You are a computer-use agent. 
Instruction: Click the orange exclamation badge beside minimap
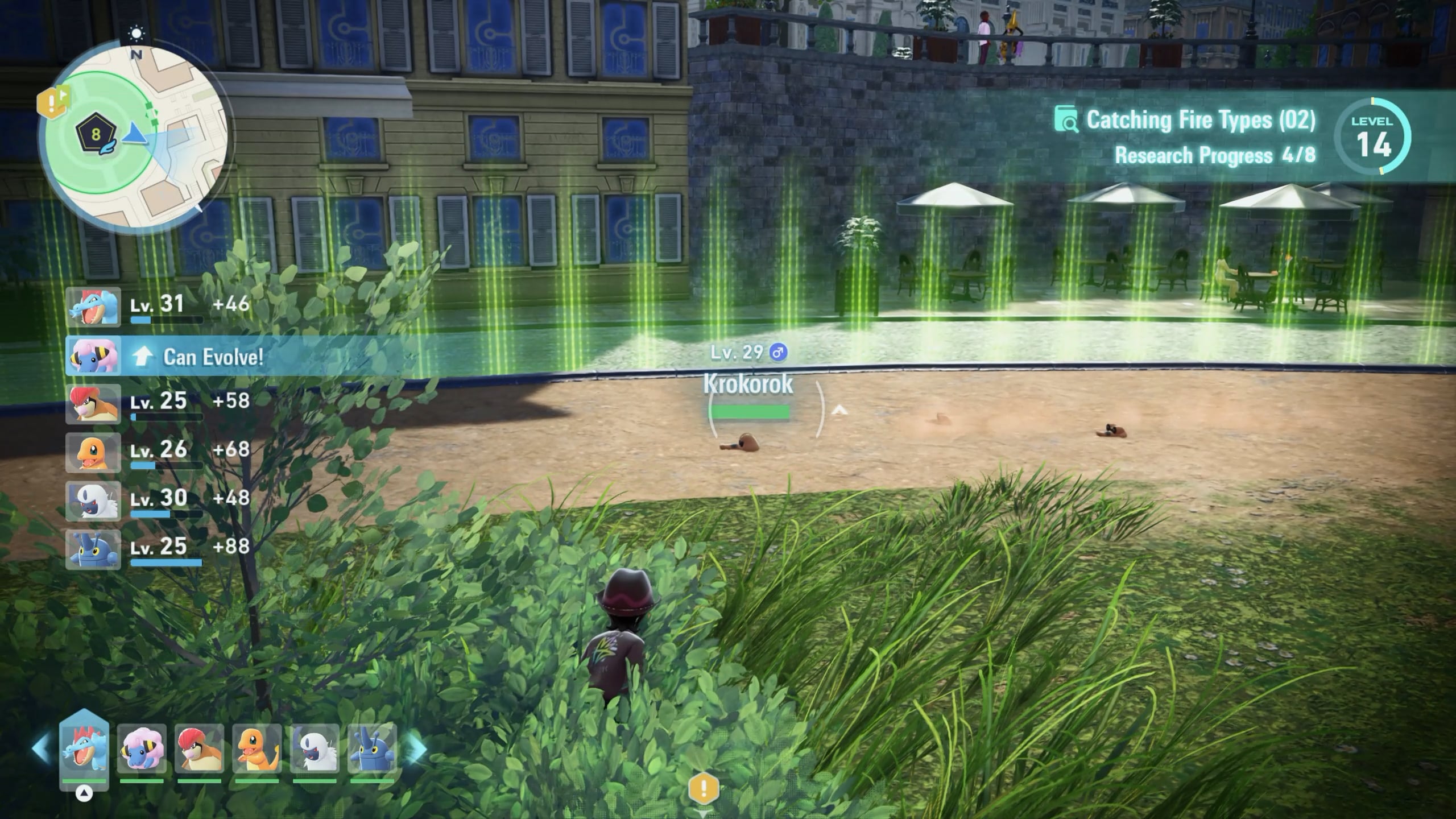tap(52, 104)
